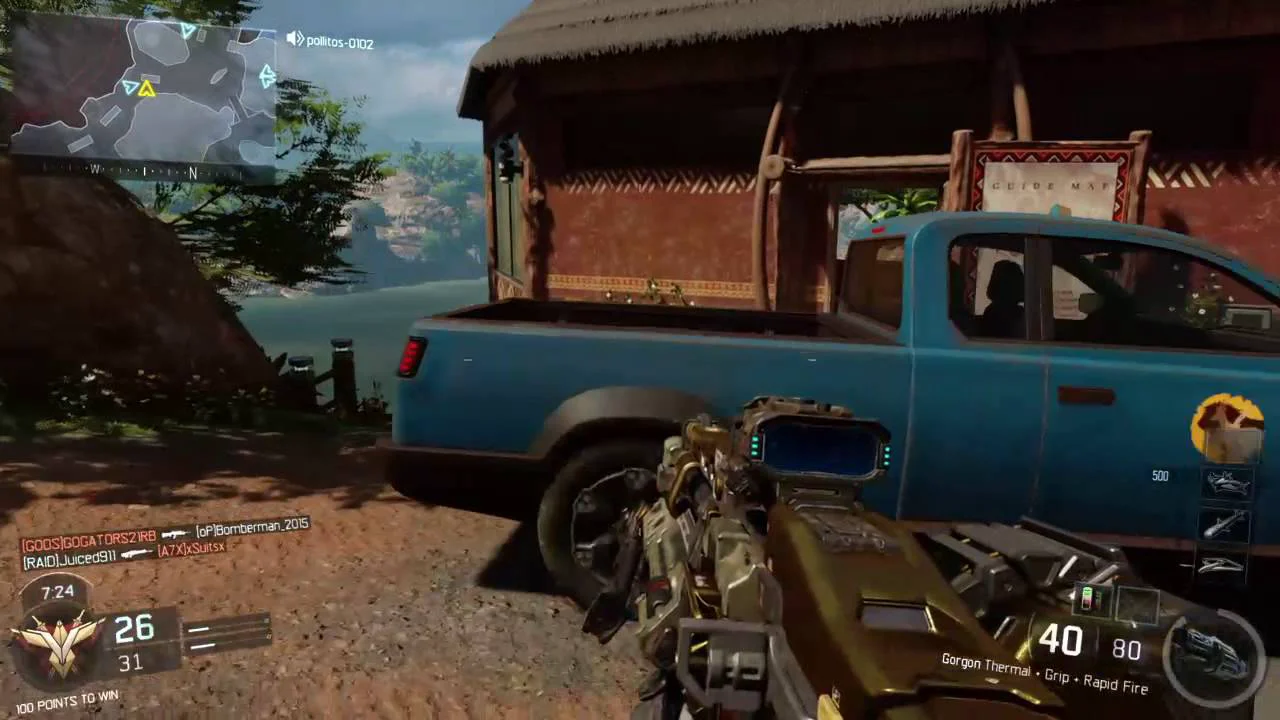
Task: Activate the aircraft scorestreak below the emblem
Action: click(x=1226, y=484)
